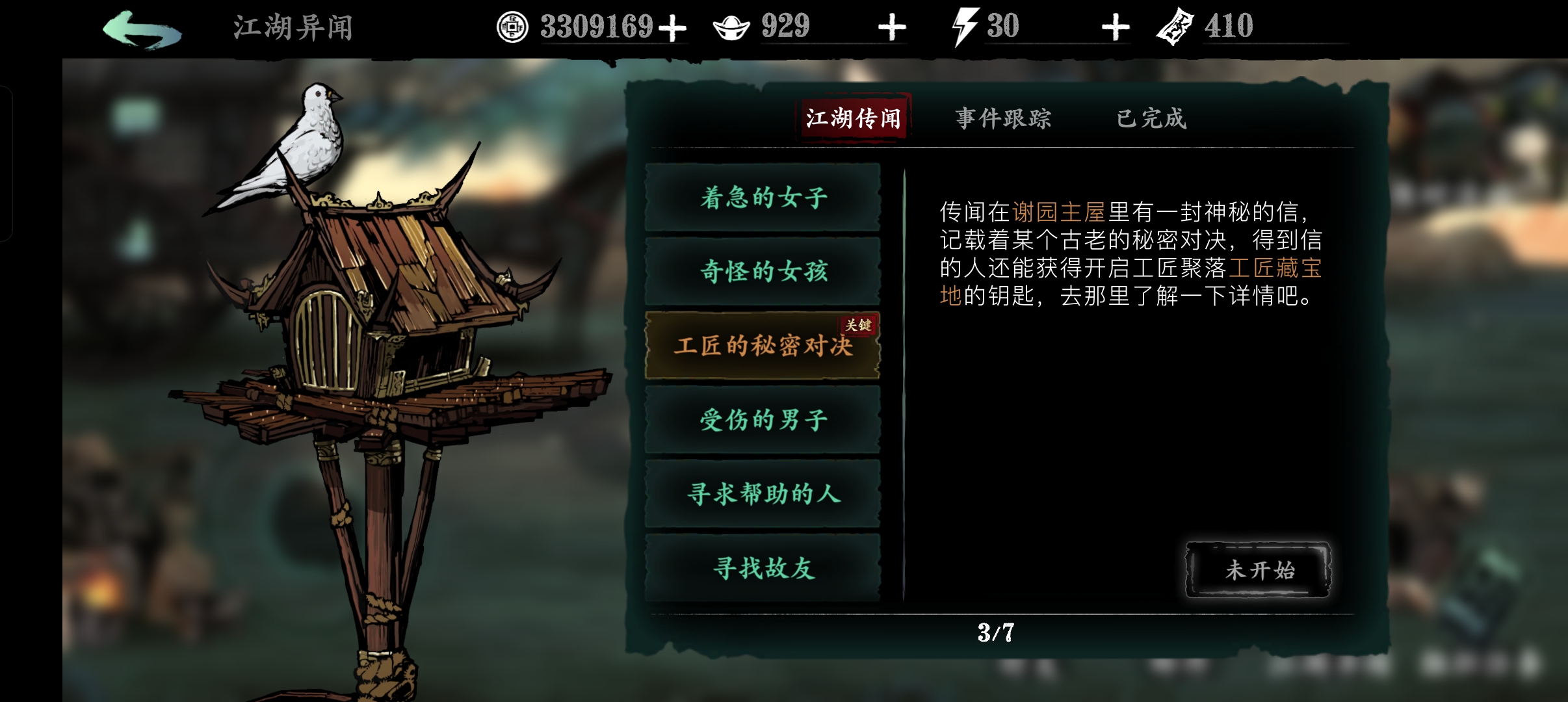The image size is (1568, 702).
Task: Click the 未开始 status button
Action: click(1259, 570)
